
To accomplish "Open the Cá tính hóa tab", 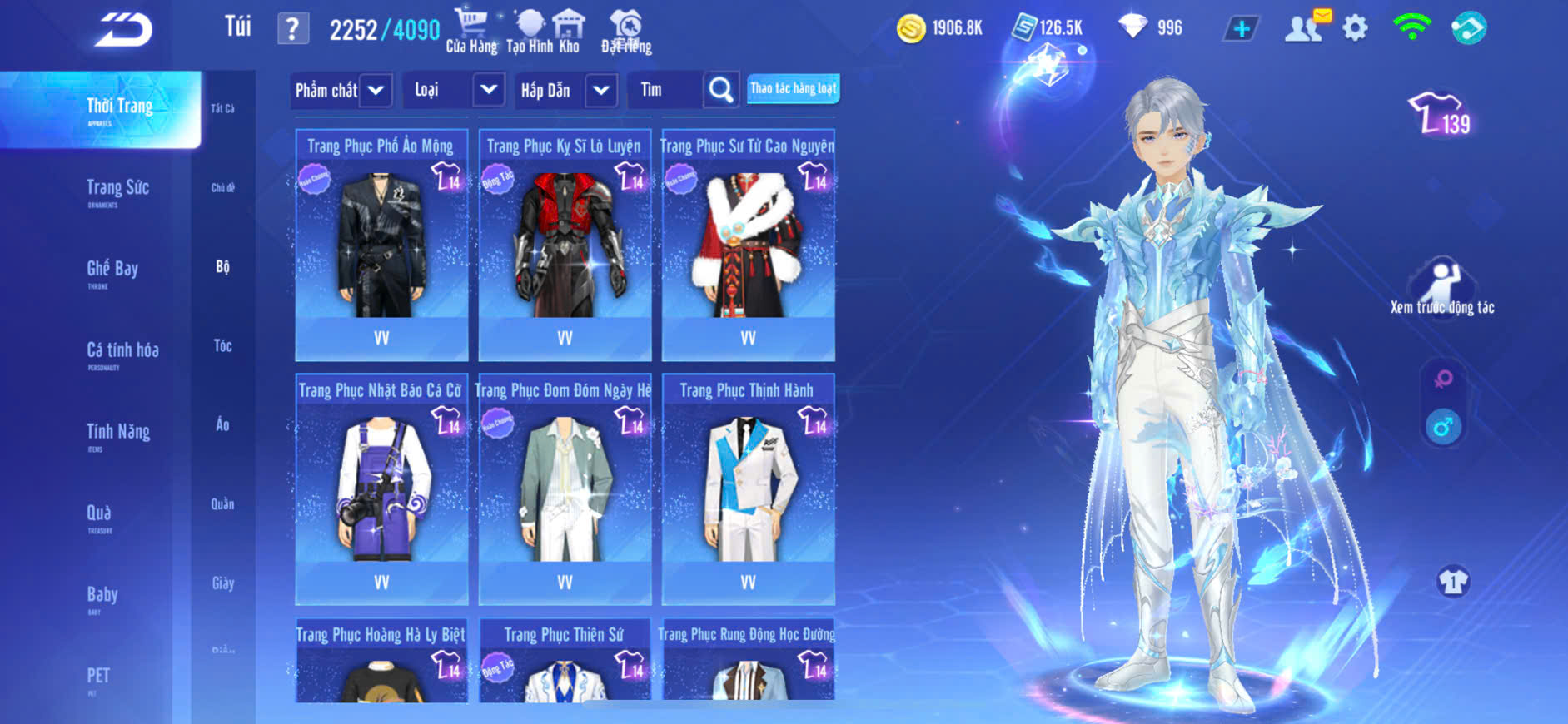I will tap(122, 352).
